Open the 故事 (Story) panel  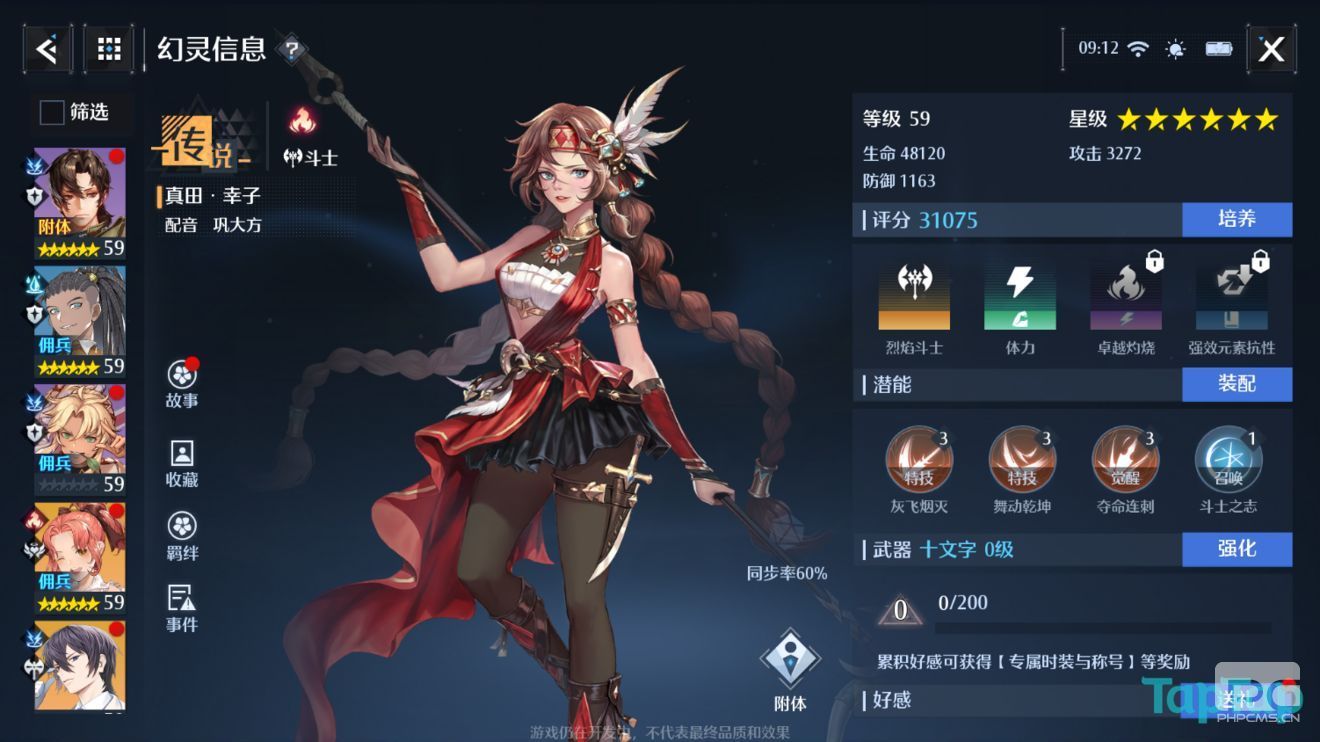(x=180, y=382)
